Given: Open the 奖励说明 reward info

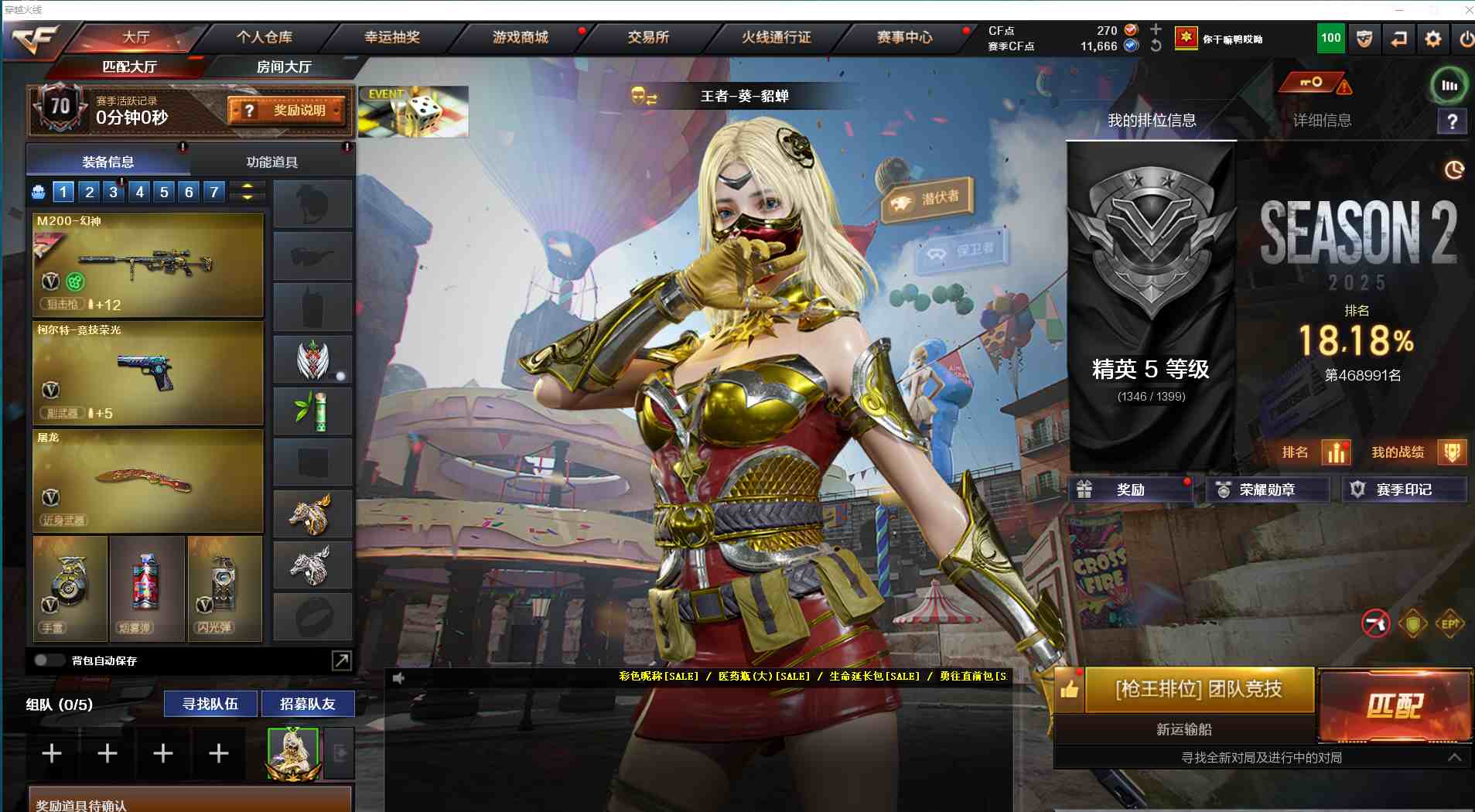Looking at the screenshot, I should pos(287,111).
